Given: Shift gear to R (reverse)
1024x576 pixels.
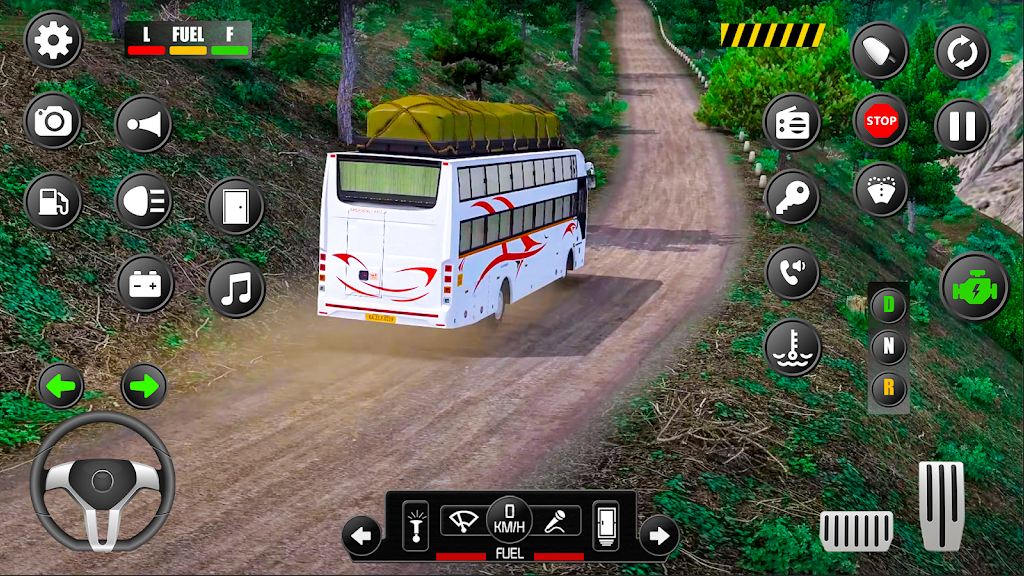Looking at the screenshot, I should (x=888, y=387).
